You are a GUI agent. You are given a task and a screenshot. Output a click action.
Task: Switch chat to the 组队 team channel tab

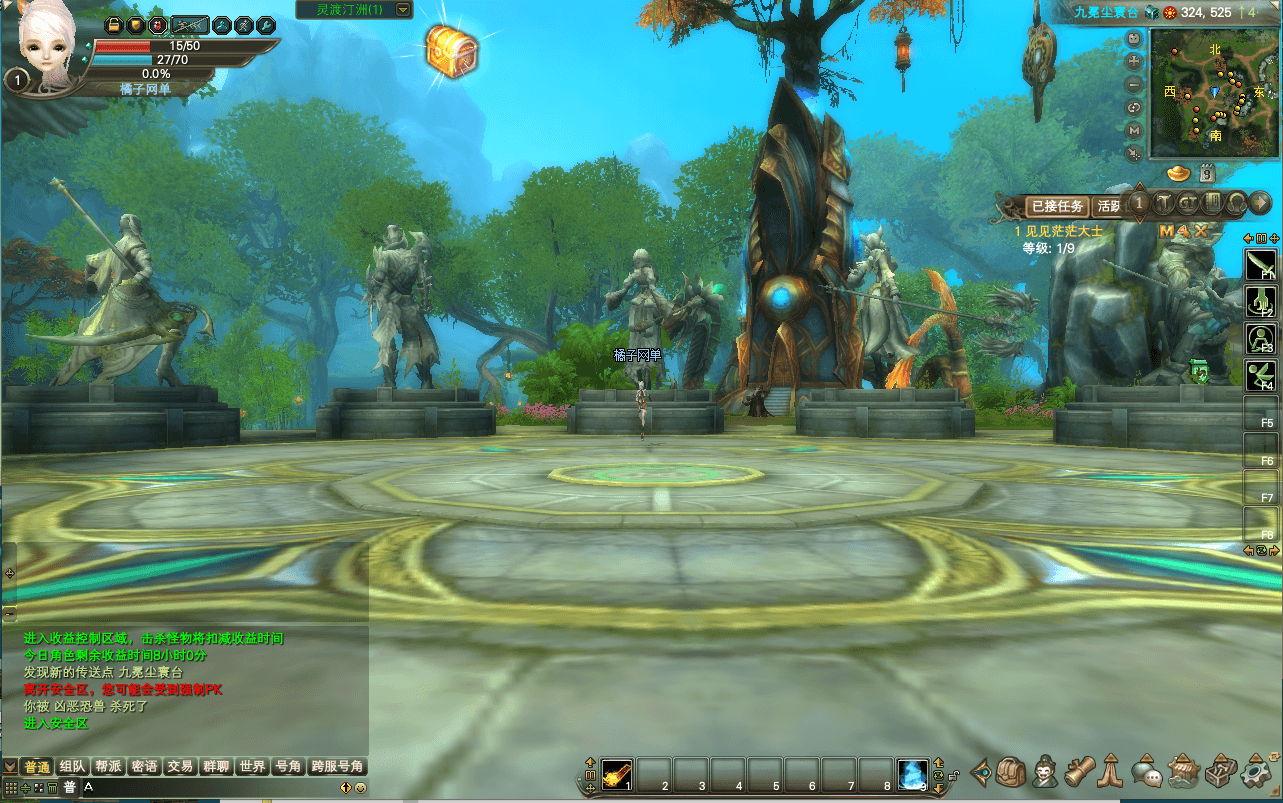coord(72,767)
